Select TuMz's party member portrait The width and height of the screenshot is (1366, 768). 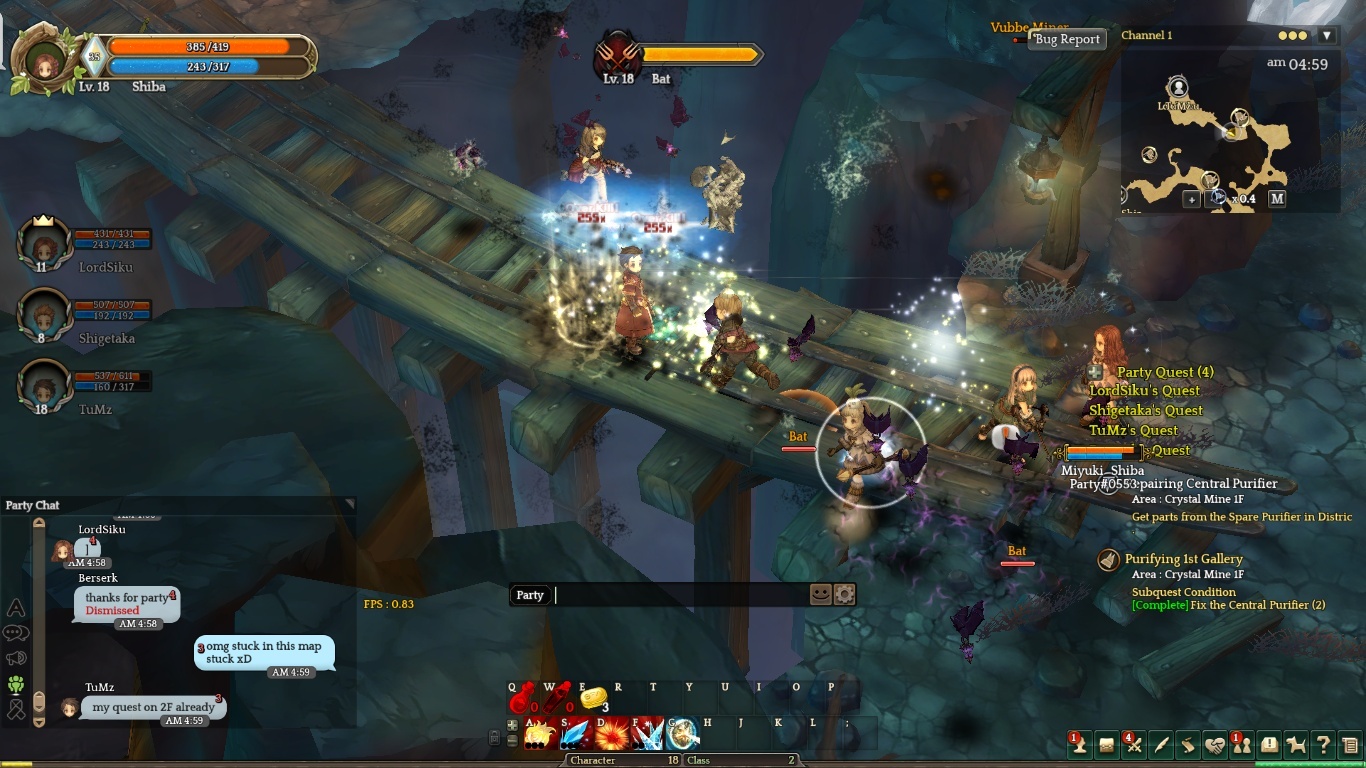click(x=44, y=387)
